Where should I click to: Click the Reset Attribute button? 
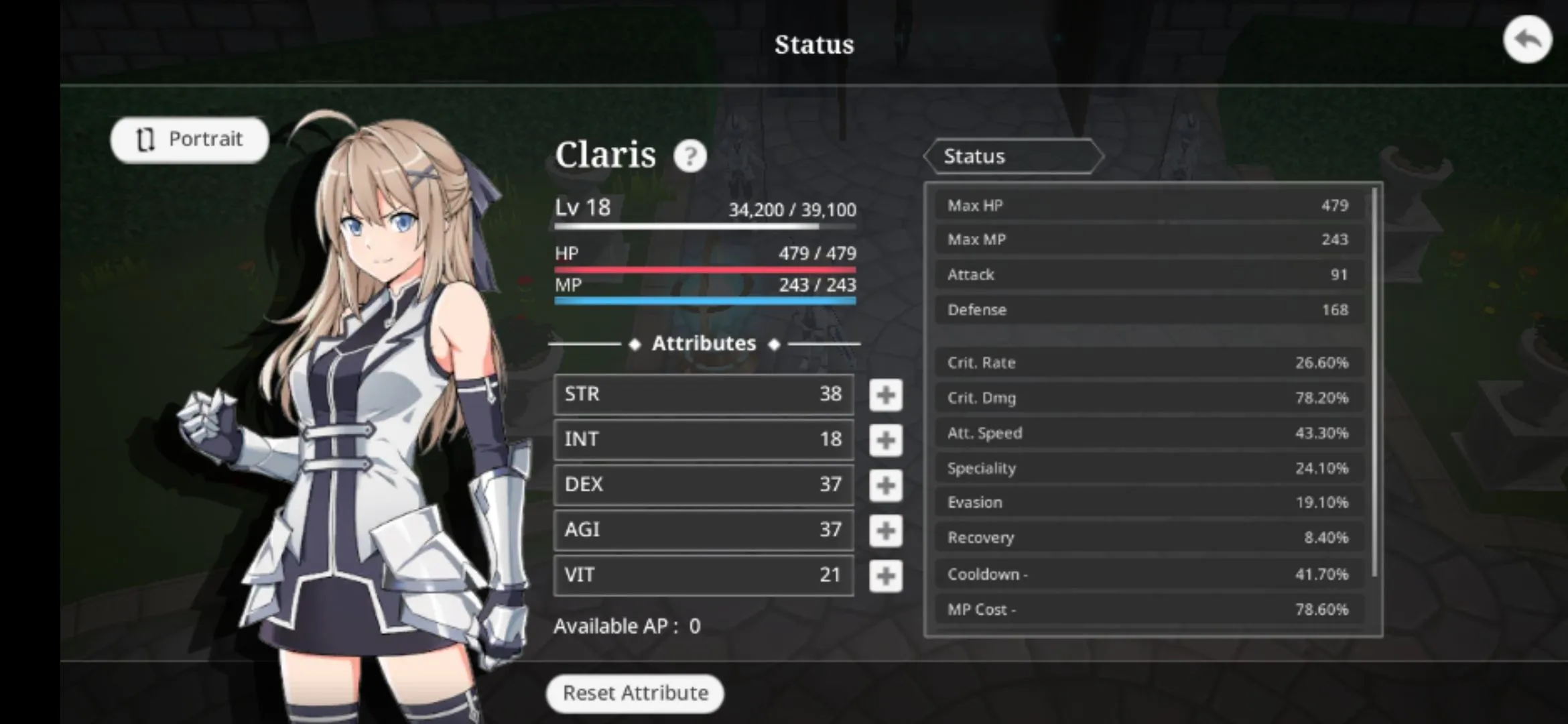[x=635, y=693]
